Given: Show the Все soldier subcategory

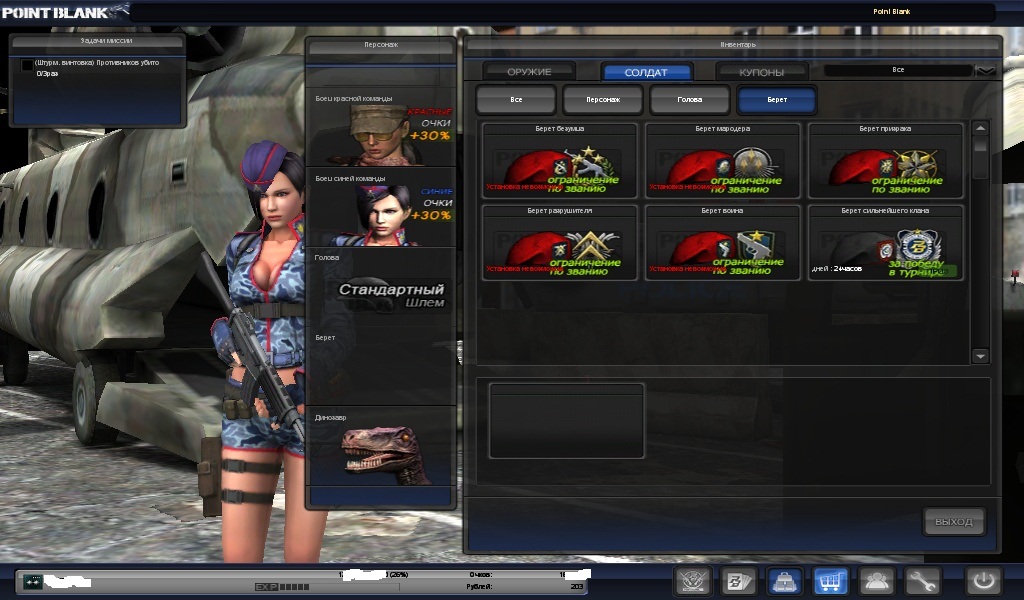Looking at the screenshot, I should [x=516, y=100].
